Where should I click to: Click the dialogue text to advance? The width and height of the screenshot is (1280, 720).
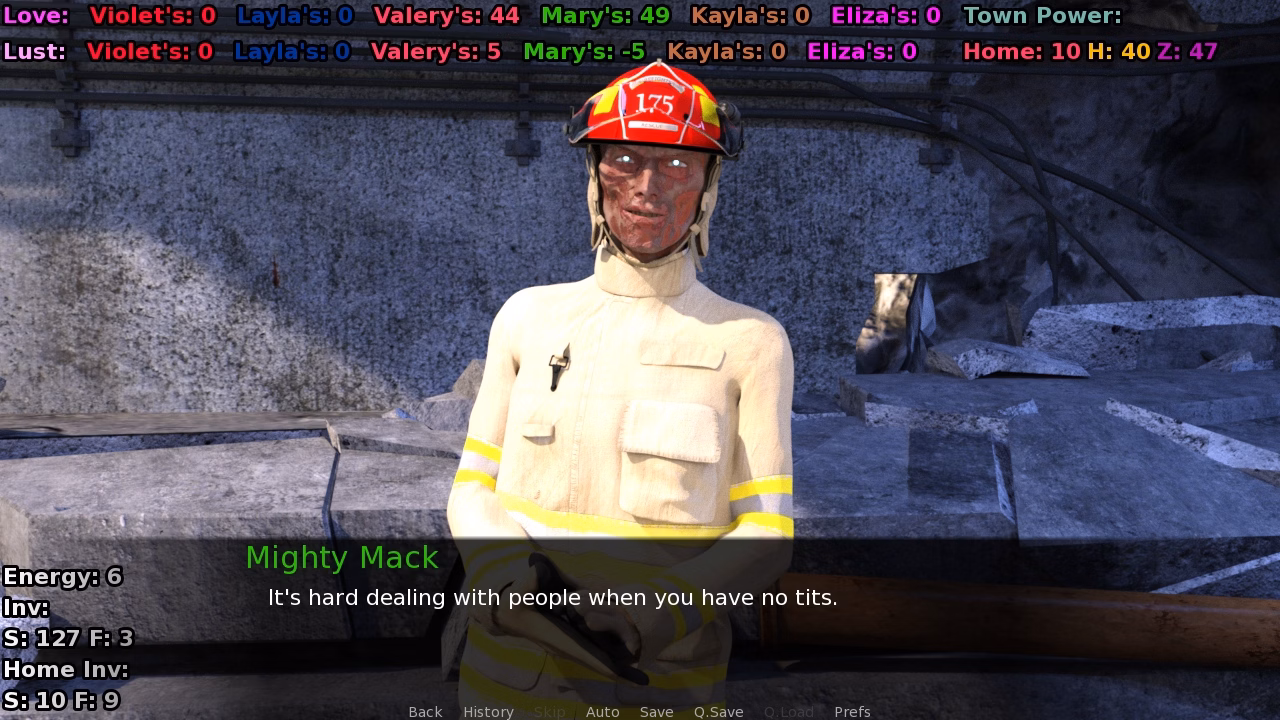(x=553, y=598)
